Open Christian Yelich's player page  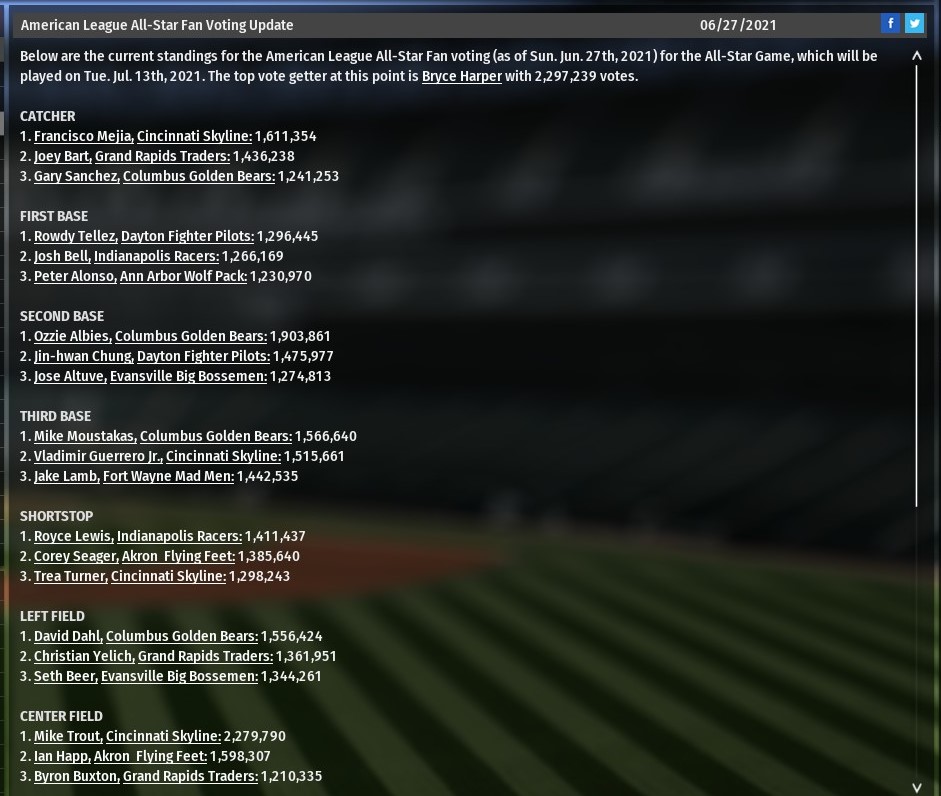(83, 656)
